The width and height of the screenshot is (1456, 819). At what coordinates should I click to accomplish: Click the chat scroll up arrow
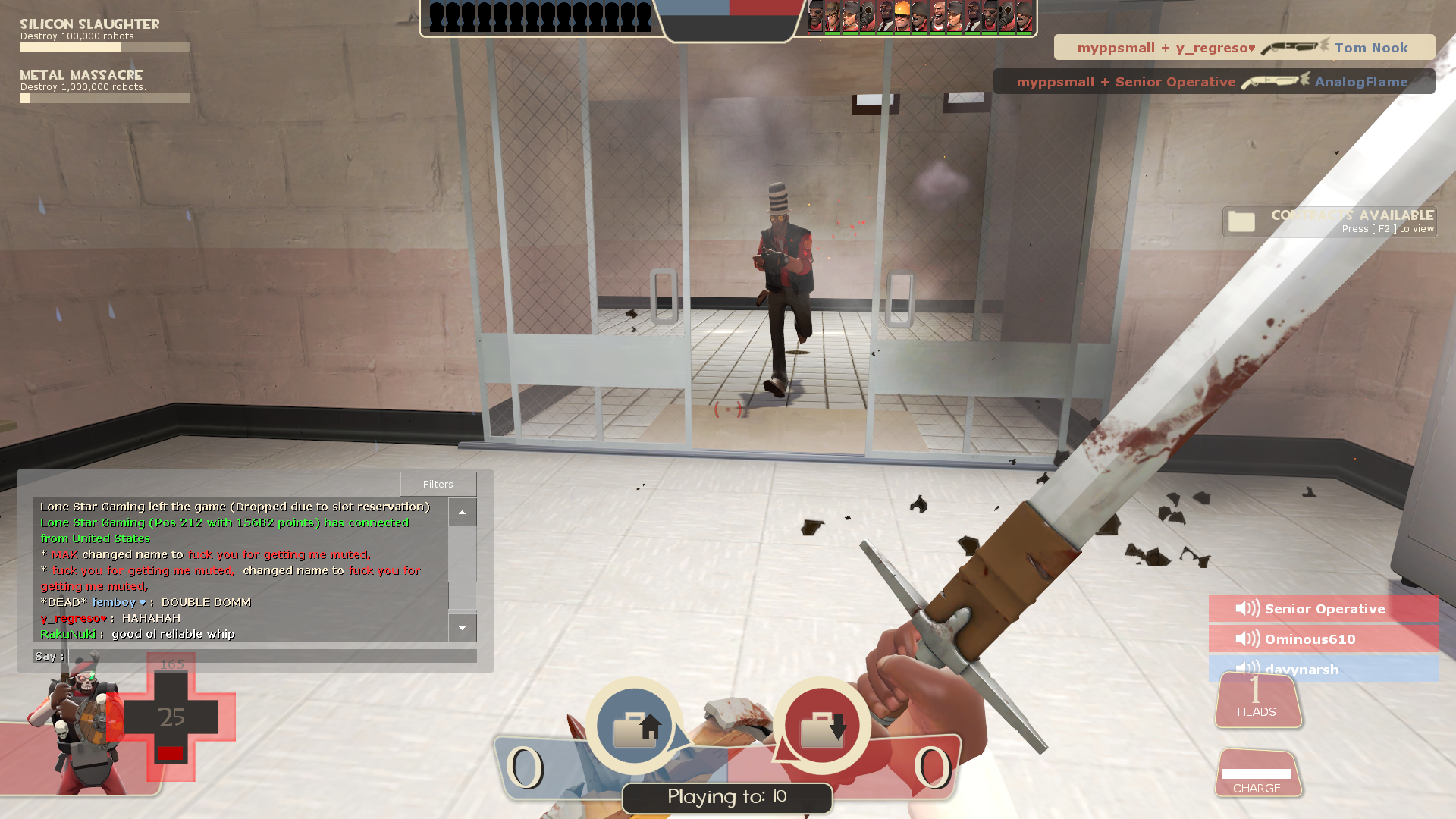pyautogui.click(x=462, y=513)
